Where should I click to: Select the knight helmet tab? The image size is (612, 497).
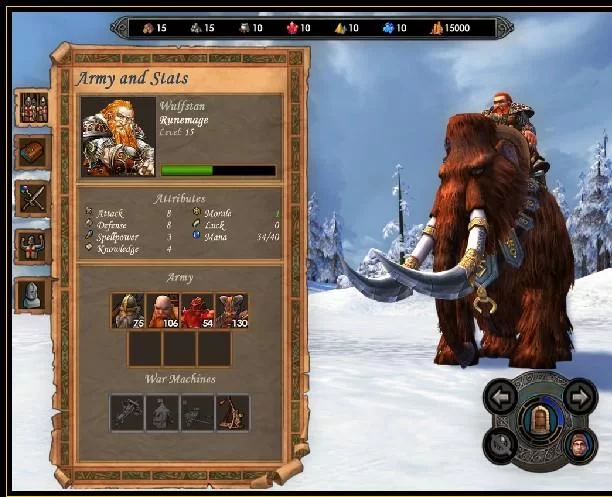click(x=33, y=293)
